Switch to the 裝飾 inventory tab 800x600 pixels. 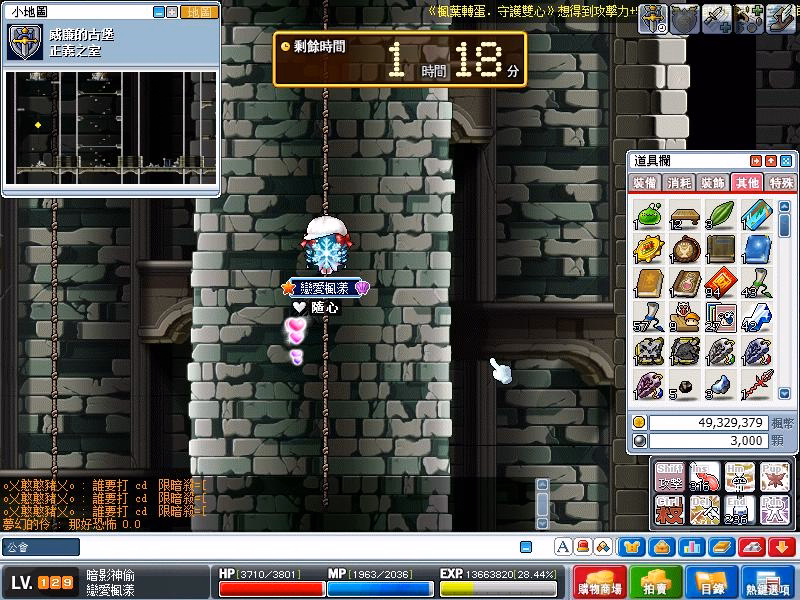[713, 183]
